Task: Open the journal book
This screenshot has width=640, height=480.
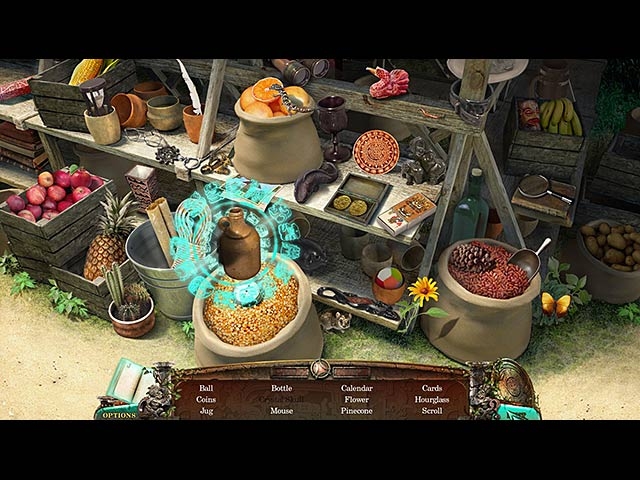Action: coord(128,384)
